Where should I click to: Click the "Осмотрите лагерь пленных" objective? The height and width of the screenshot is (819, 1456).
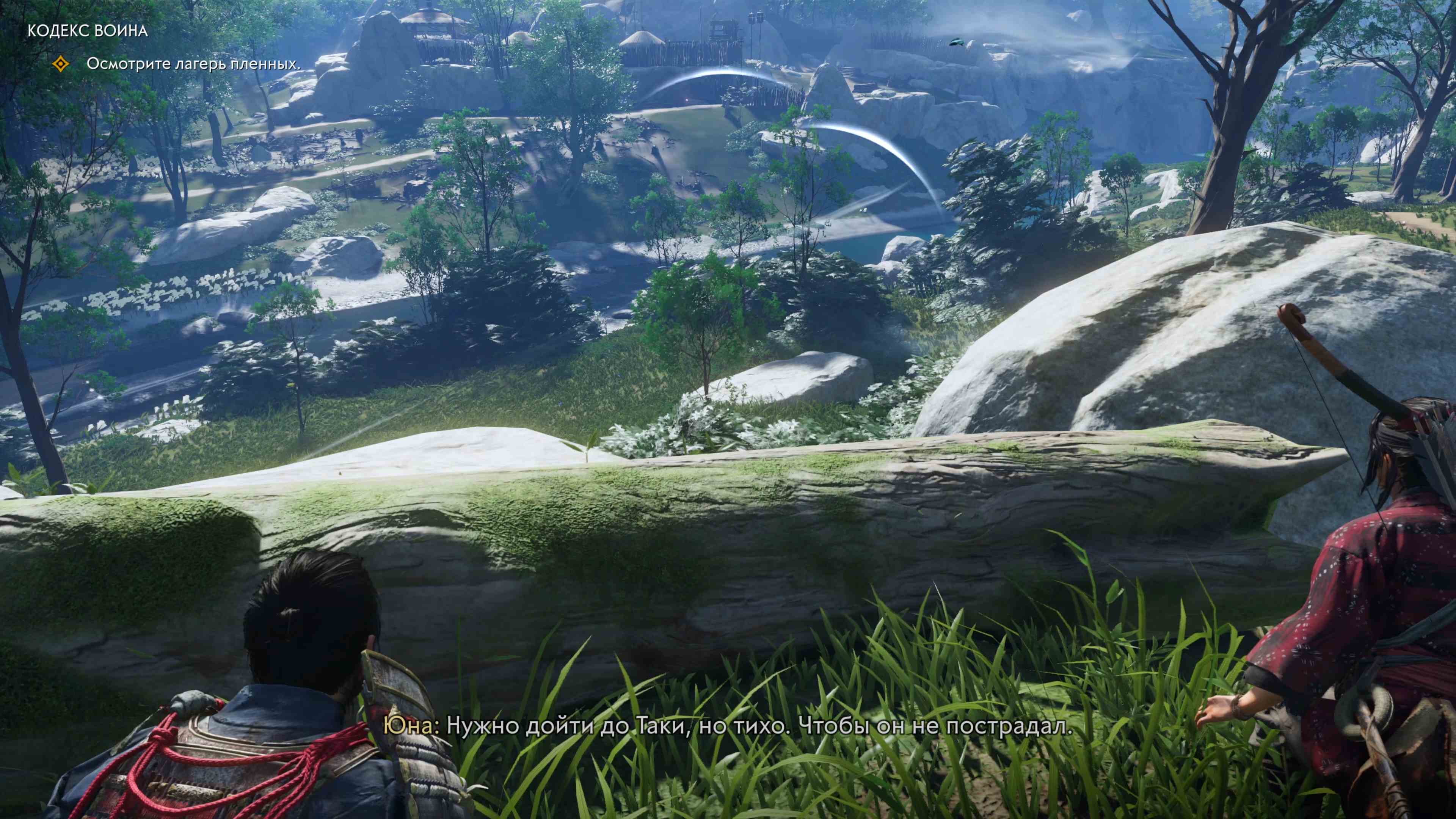[x=193, y=64]
